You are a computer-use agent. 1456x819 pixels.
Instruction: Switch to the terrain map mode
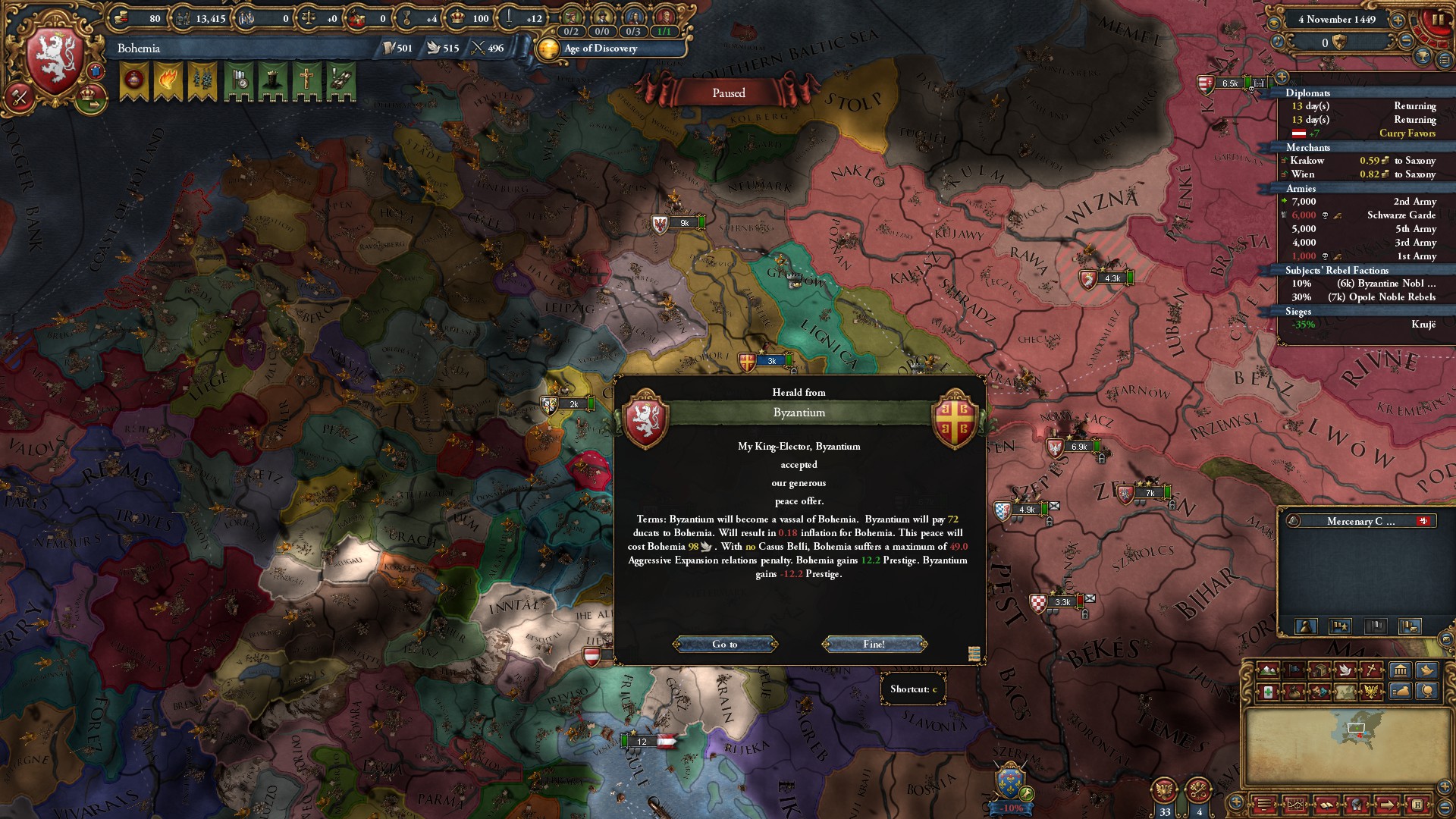click(x=1267, y=670)
